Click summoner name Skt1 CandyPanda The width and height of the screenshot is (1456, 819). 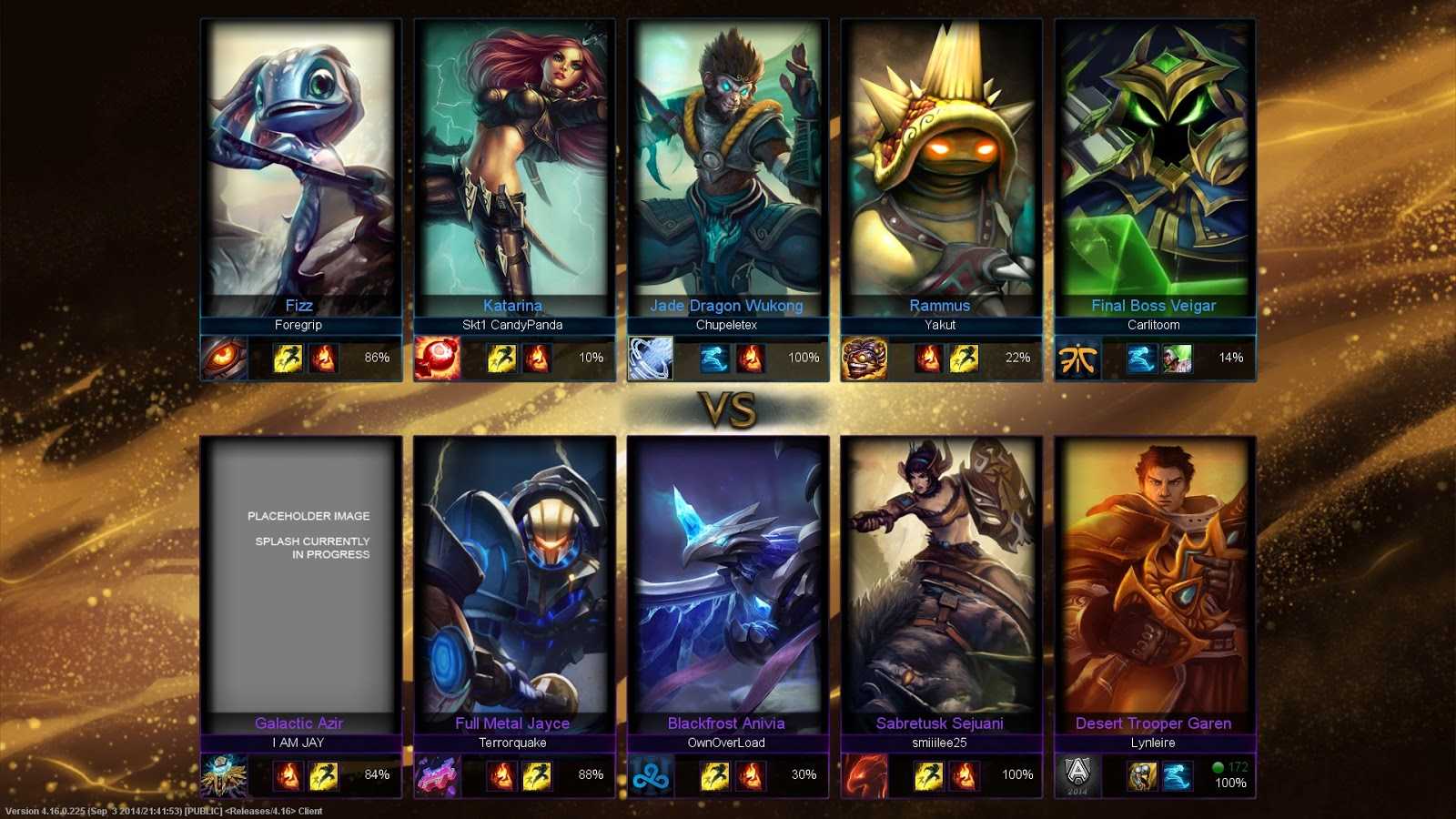pos(513,324)
